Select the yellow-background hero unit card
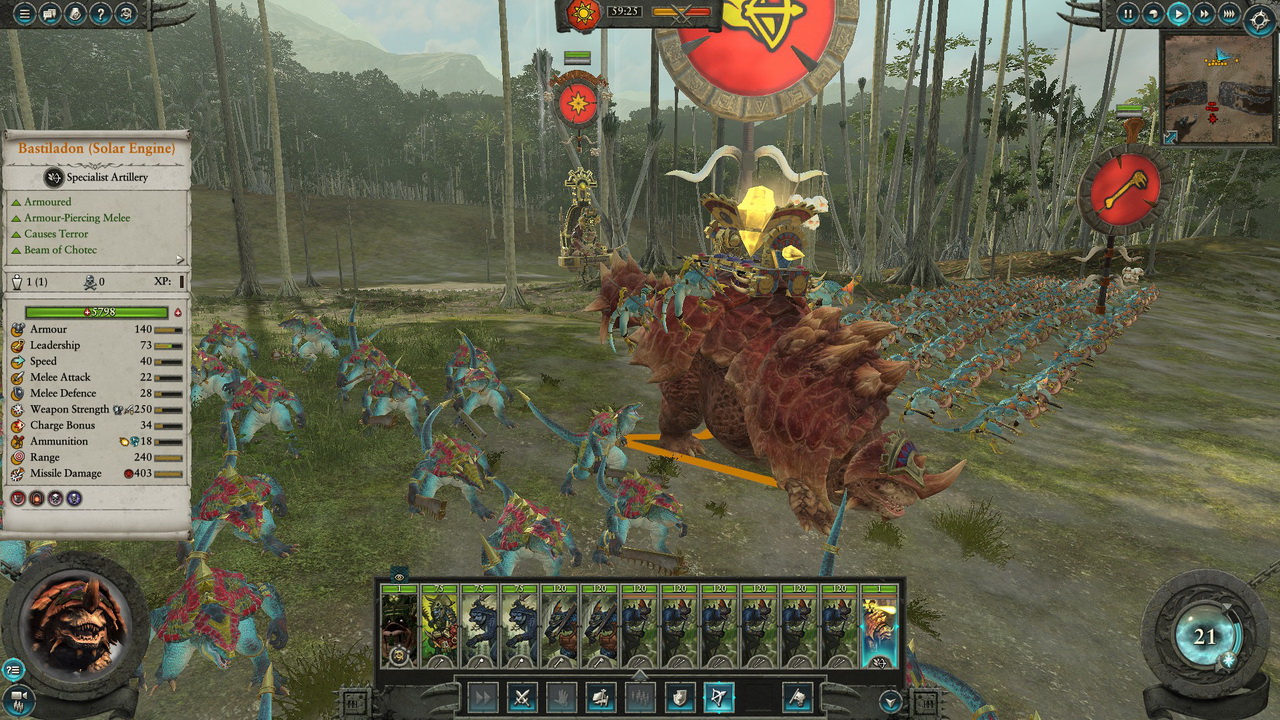 tap(439, 627)
